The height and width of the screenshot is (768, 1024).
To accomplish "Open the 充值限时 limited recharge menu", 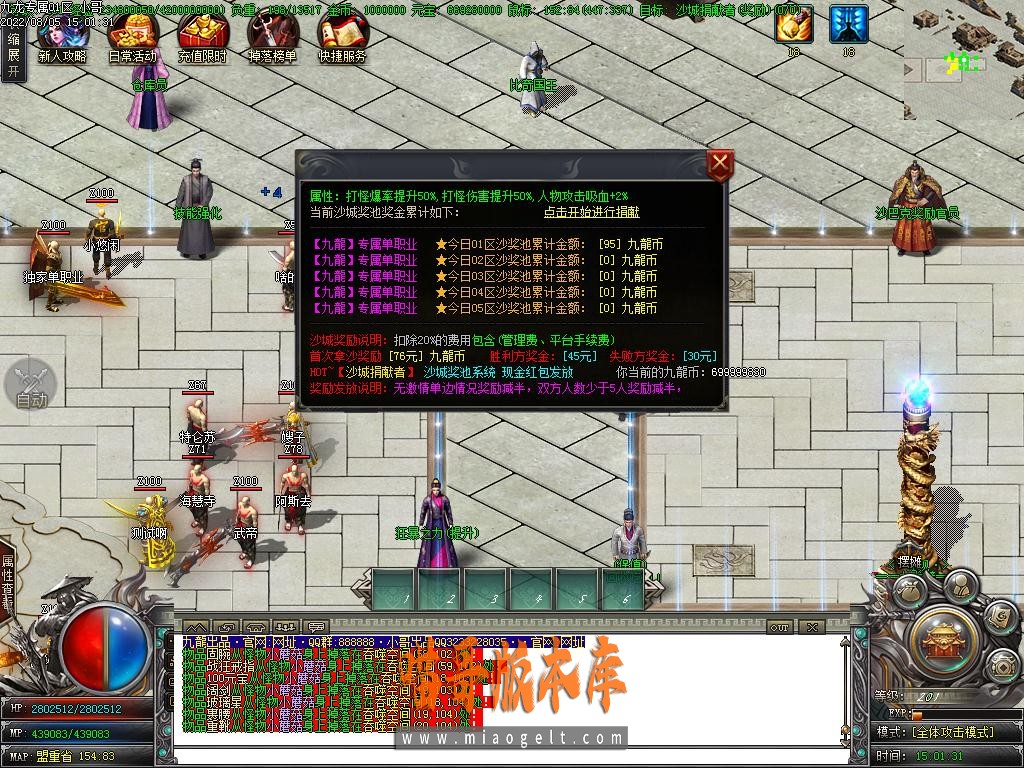I will [x=202, y=40].
